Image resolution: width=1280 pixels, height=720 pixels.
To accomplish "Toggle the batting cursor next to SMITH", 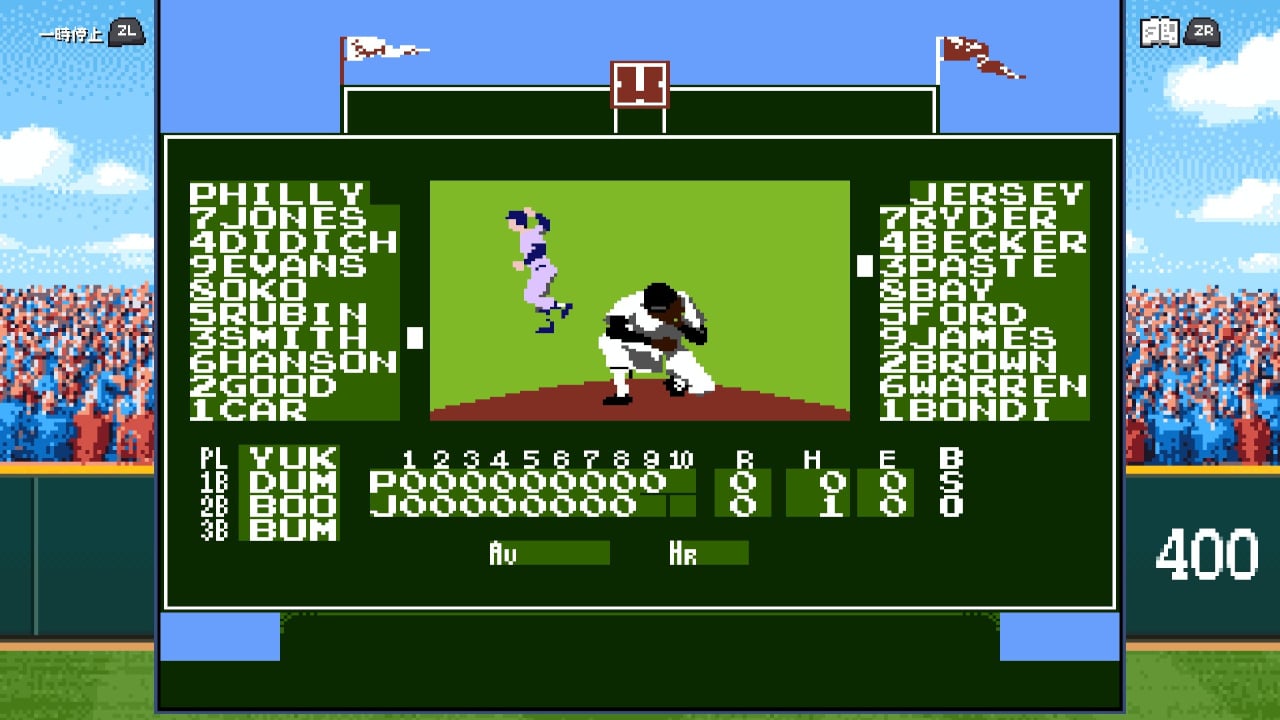I will pyautogui.click(x=416, y=340).
